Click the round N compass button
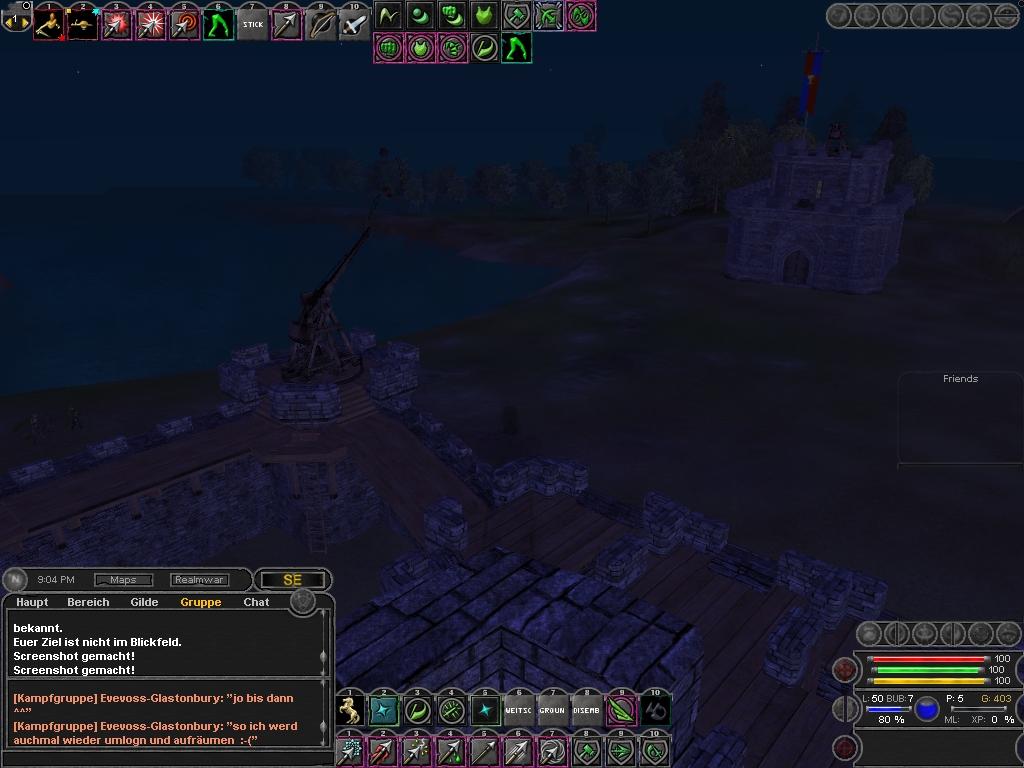Screen dimensions: 1024x768 tap(16, 580)
